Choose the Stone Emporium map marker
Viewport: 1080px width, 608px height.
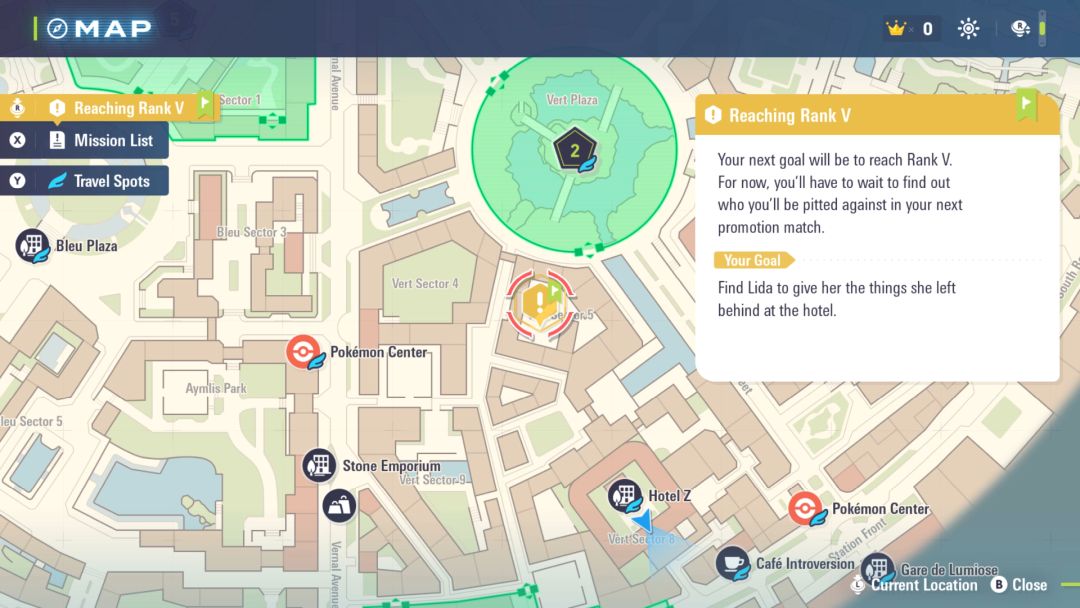(320, 466)
